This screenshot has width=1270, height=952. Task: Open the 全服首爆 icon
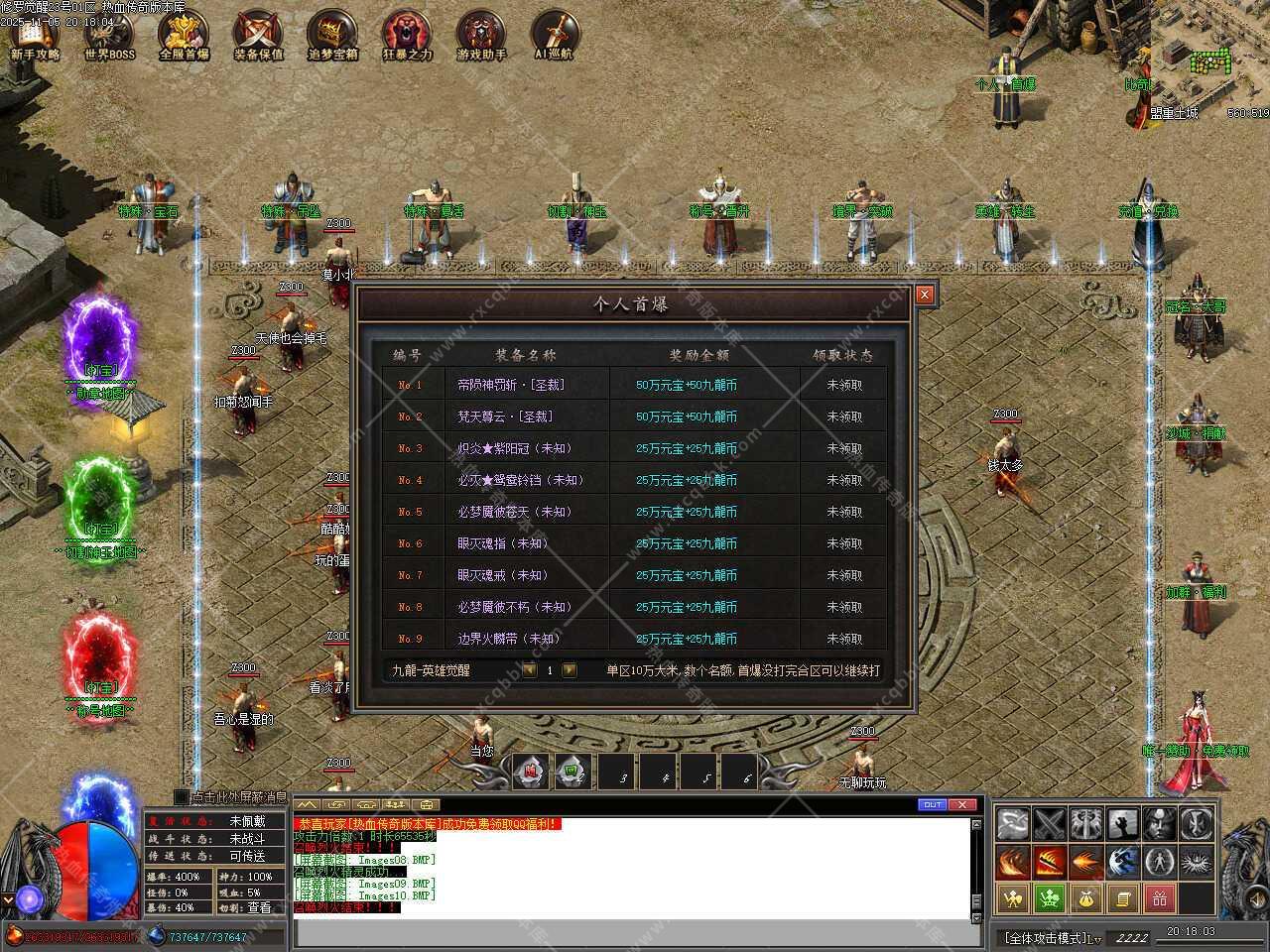[184, 36]
